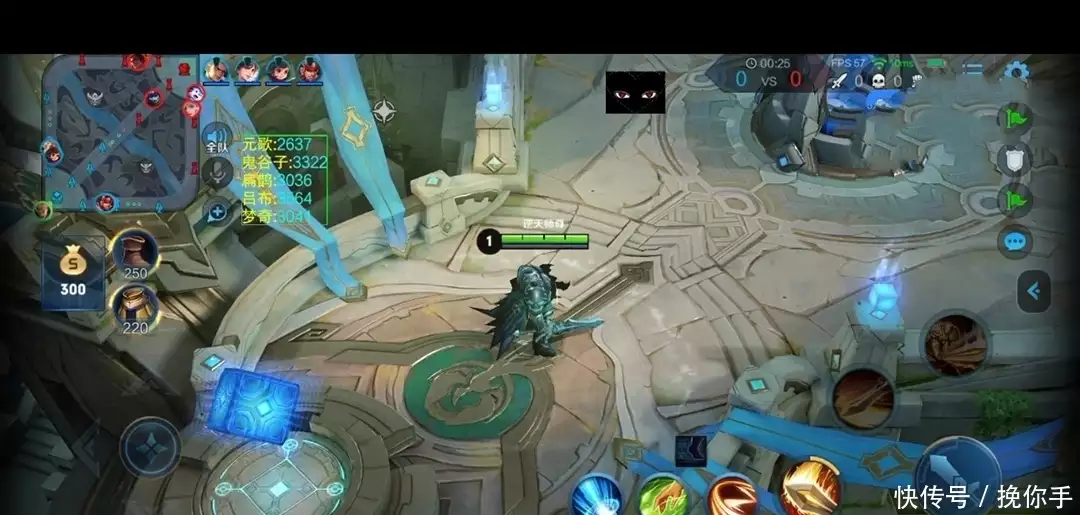Open the minimap

point(118,132)
